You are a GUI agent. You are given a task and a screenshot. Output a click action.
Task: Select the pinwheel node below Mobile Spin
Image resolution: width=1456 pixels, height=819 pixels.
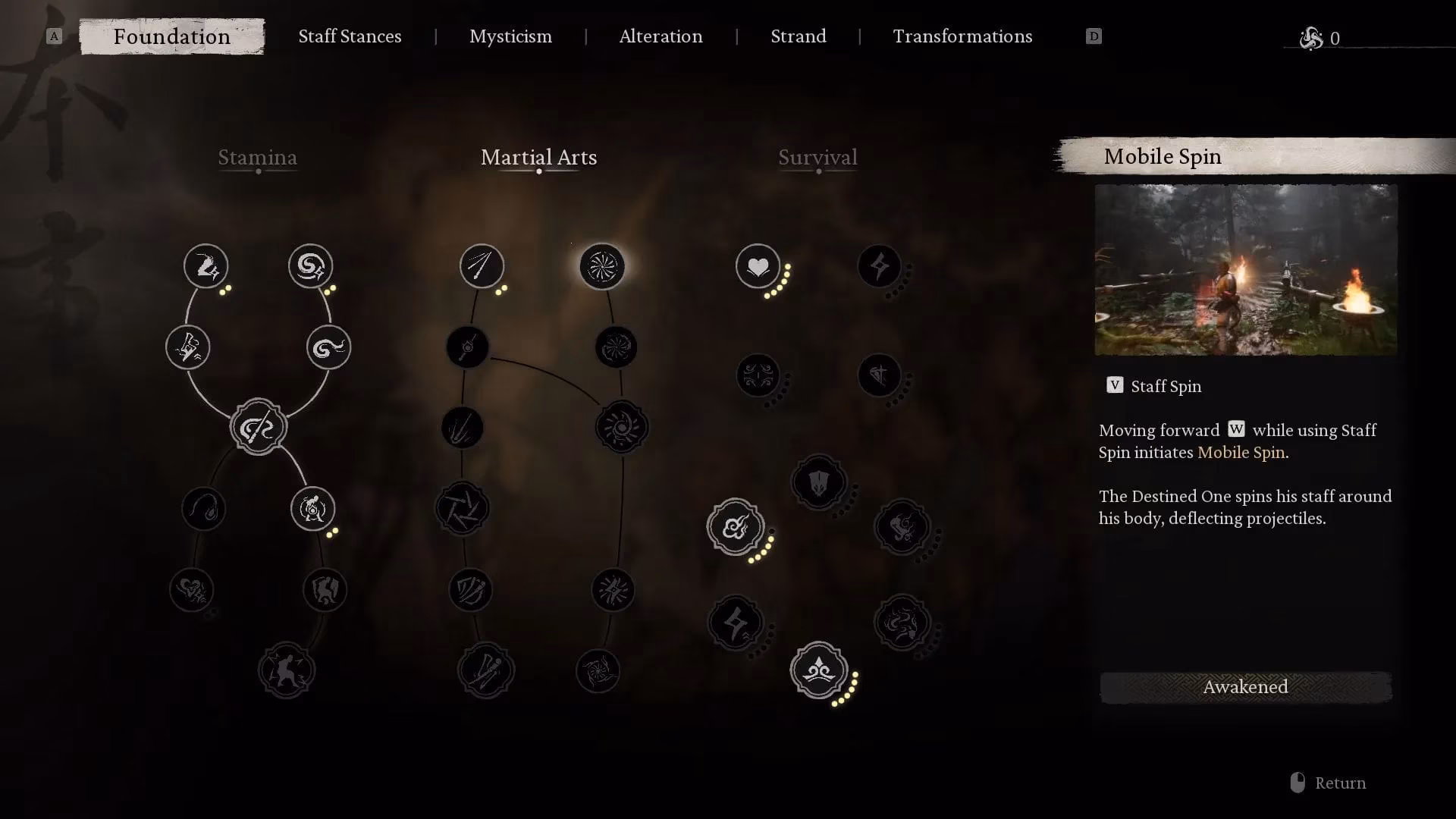(x=615, y=347)
